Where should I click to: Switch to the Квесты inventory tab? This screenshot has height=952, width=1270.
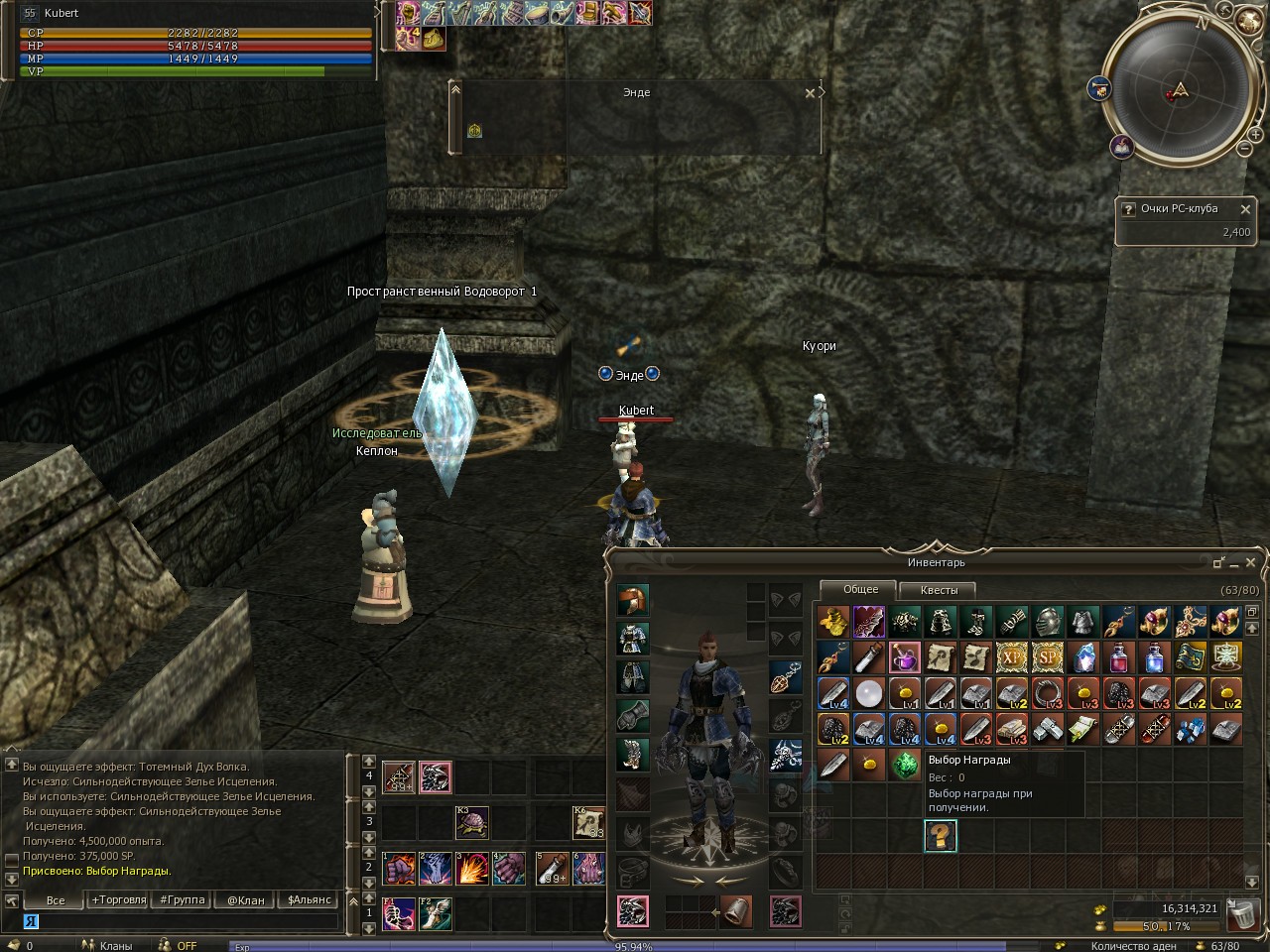[x=939, y=590]
